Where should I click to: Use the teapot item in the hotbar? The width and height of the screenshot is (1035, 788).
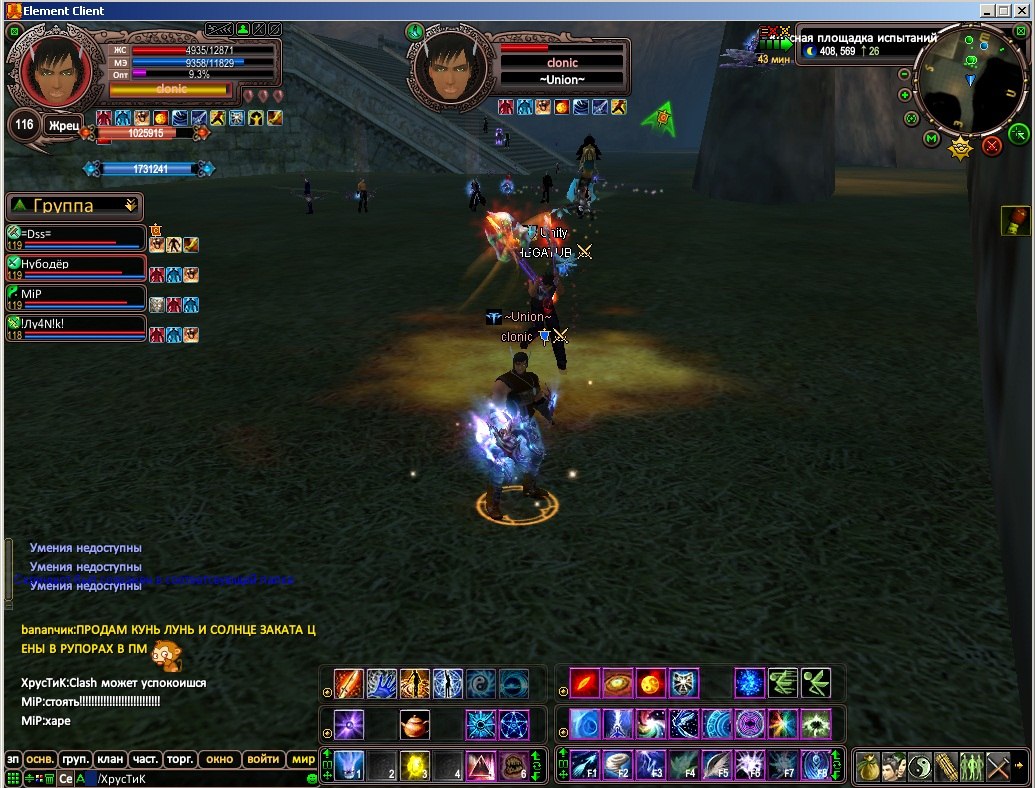pyautogui.click(x=415, y=722)
